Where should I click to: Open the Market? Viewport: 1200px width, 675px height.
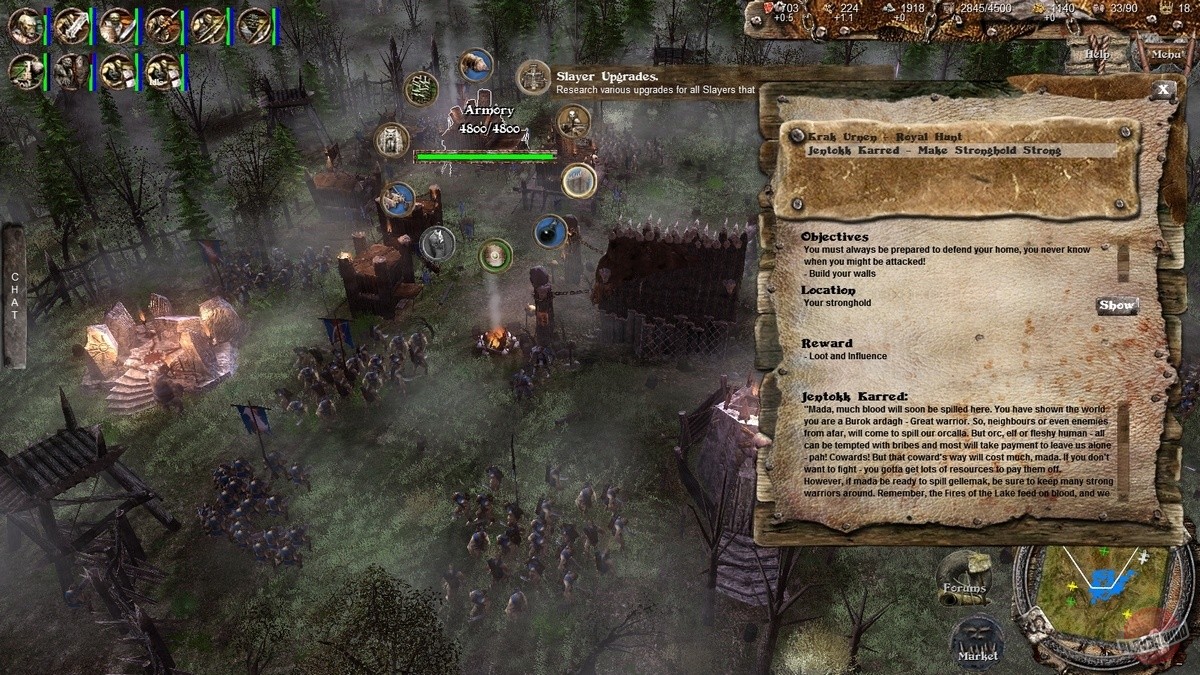(977, 640)
